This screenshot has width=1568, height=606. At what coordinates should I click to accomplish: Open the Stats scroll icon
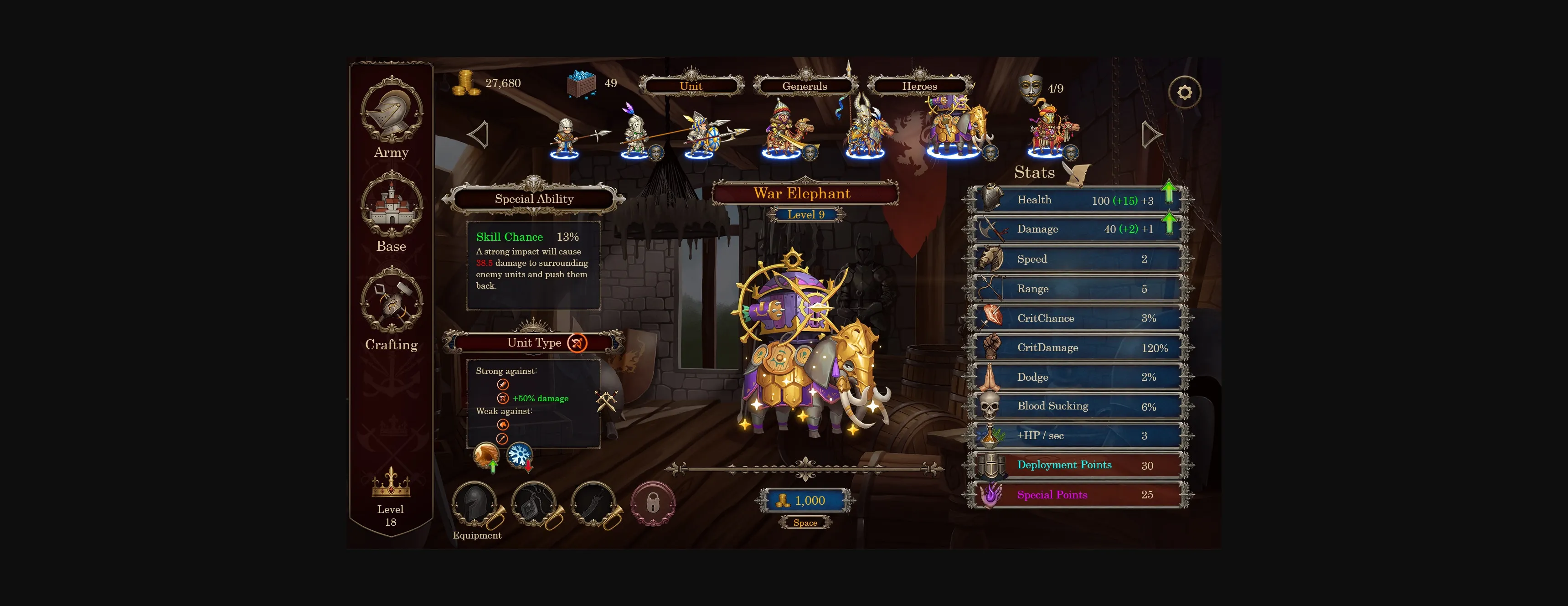[x=1077, y=174]
